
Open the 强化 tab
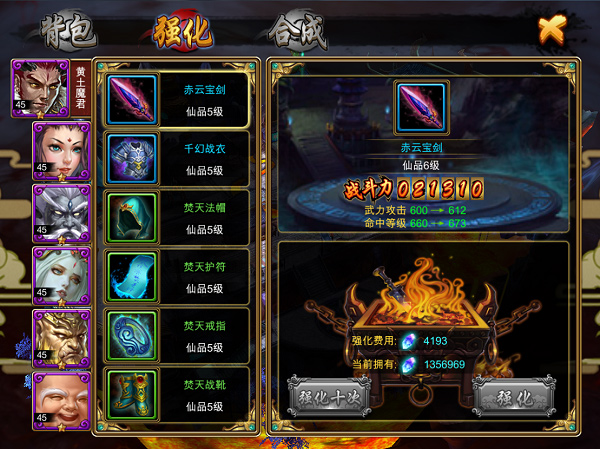click(183, 32)
